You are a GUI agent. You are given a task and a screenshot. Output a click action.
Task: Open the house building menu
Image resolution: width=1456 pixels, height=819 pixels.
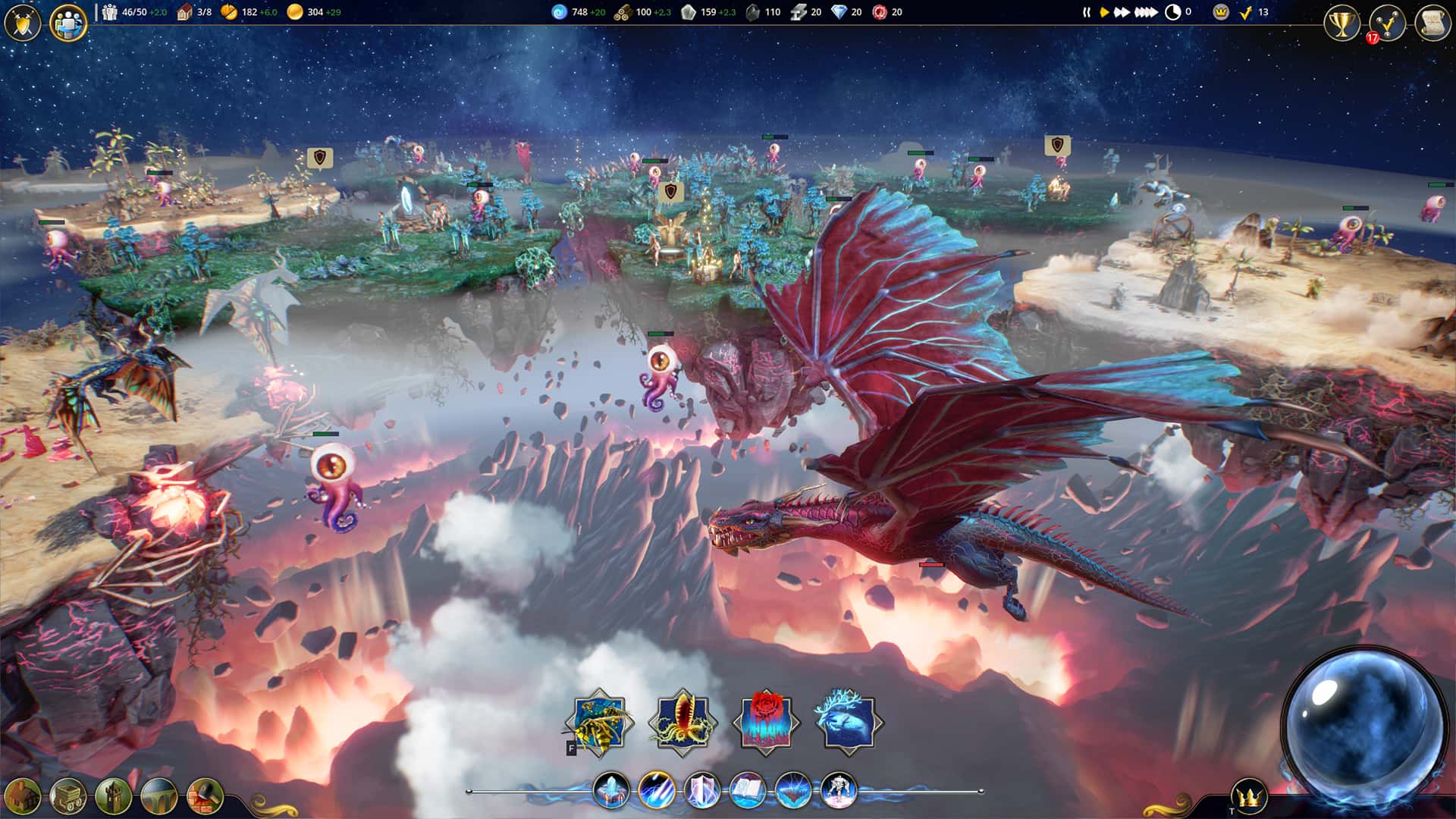click(23, 796)
